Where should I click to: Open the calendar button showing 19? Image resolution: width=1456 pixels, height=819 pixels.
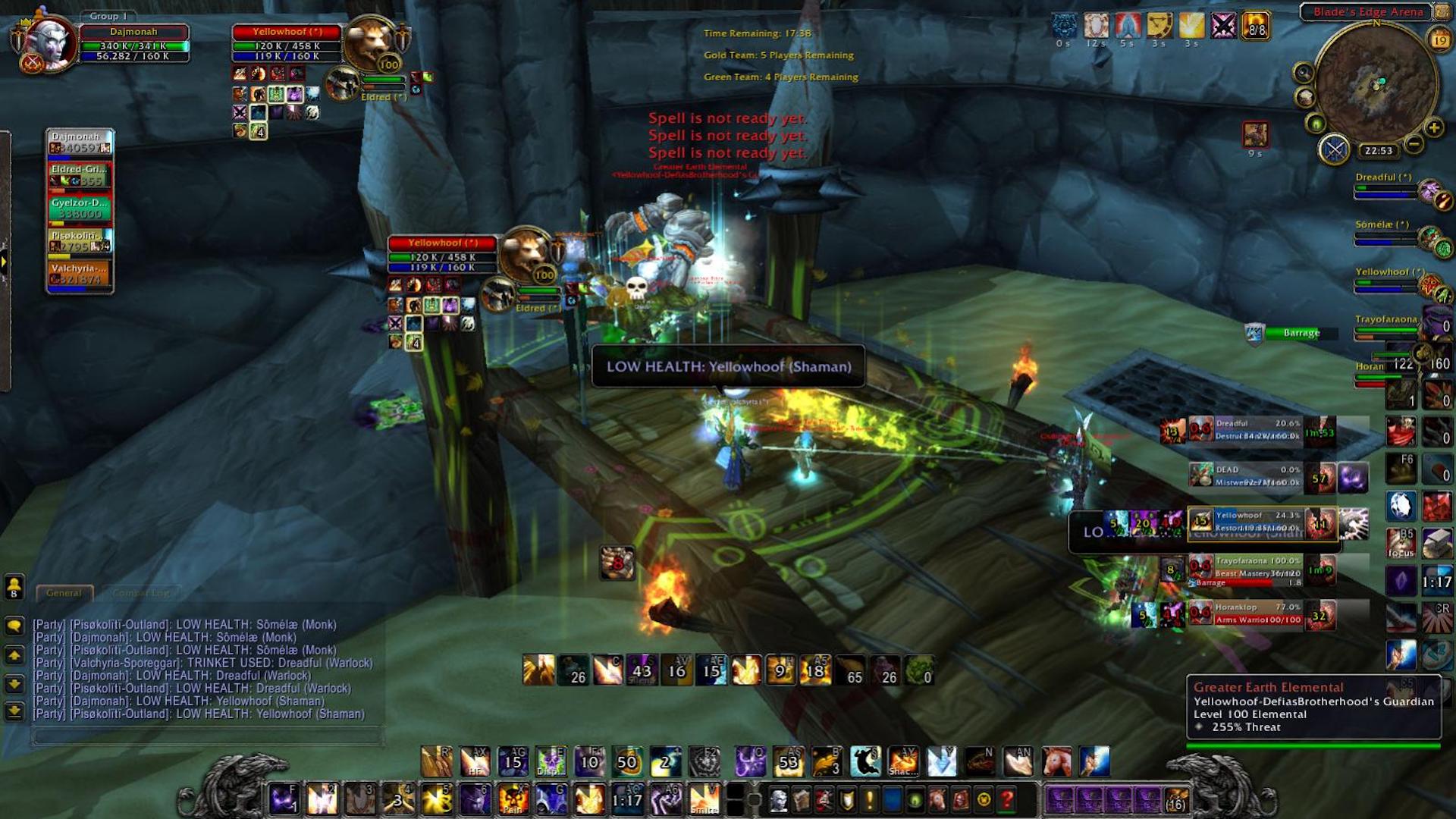(x=1439, y=39)
